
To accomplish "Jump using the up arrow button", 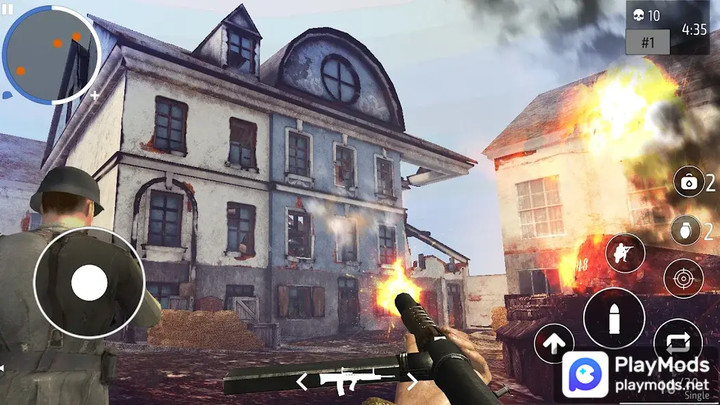I will (x=553, y=343).
